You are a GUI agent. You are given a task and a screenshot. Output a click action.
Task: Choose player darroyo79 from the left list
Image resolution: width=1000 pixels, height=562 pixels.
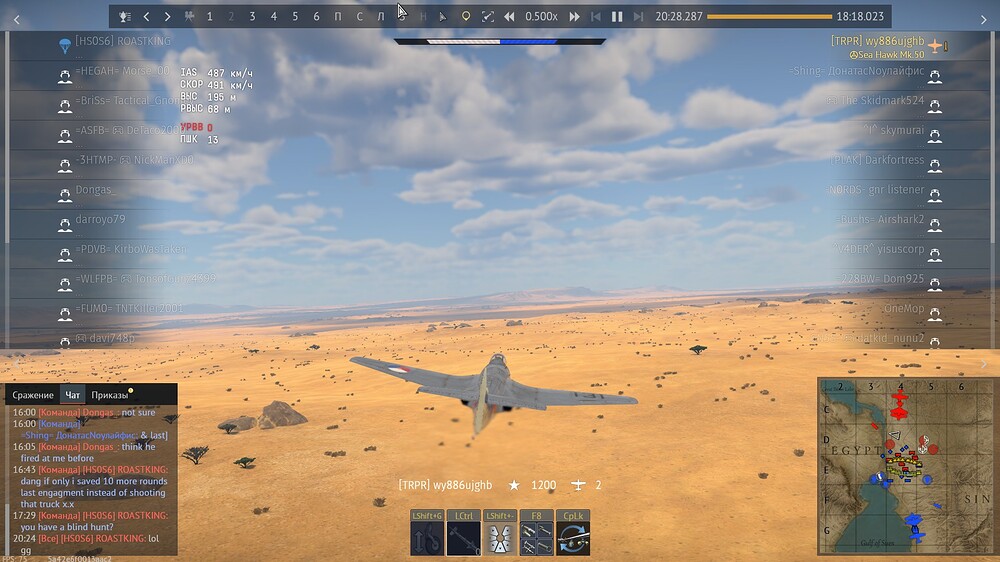click(101, 219)
